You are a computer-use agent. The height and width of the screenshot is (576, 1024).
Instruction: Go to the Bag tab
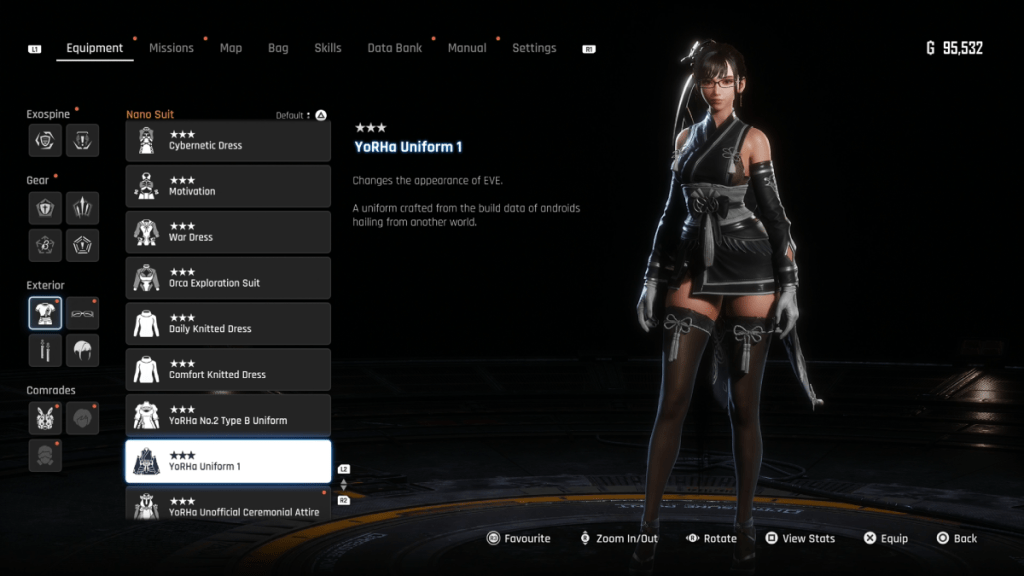pyautogui.click(x=278, y=48)
